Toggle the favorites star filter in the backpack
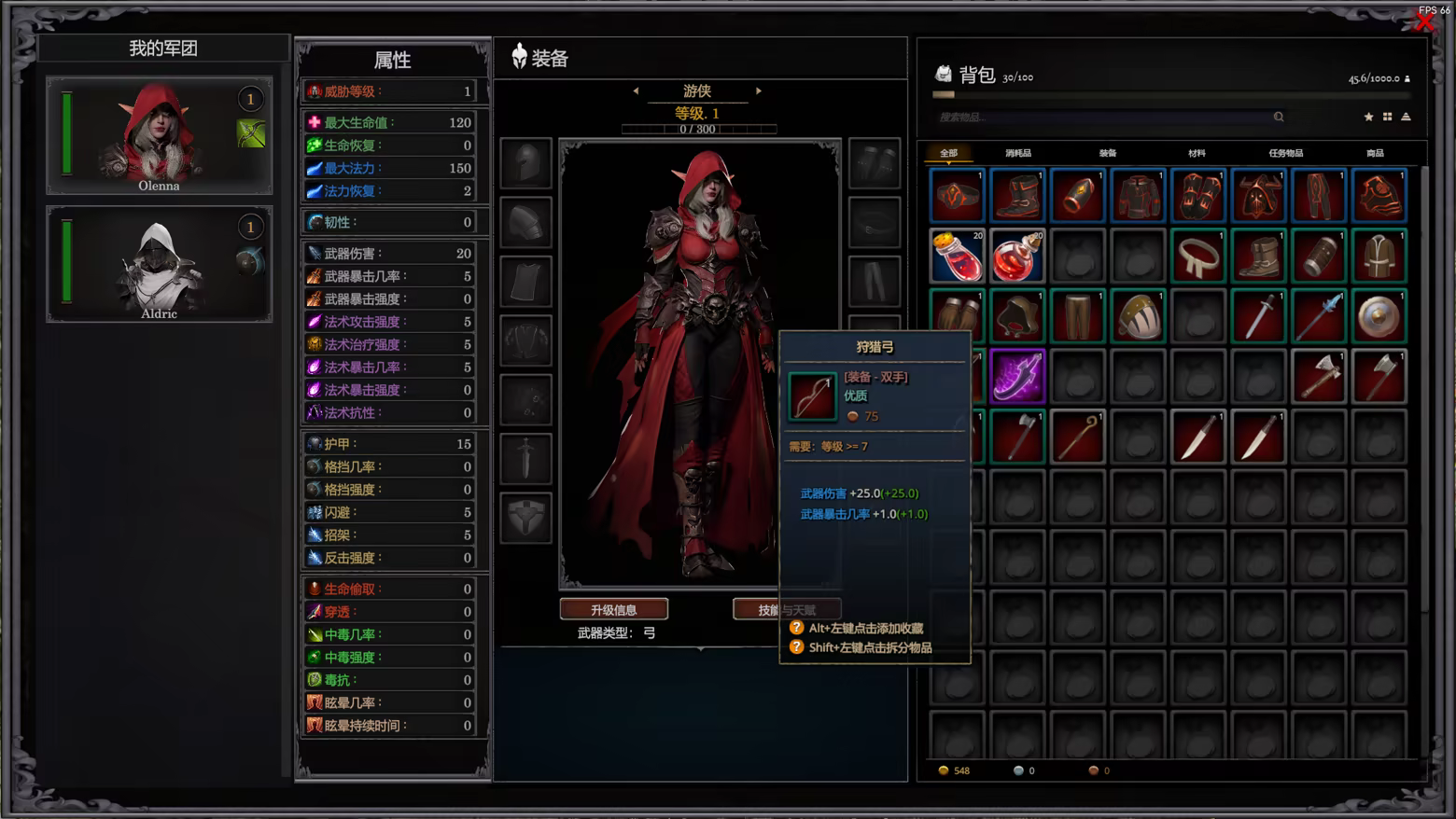The image size is (1456, 819). (x=1368, y=117)
